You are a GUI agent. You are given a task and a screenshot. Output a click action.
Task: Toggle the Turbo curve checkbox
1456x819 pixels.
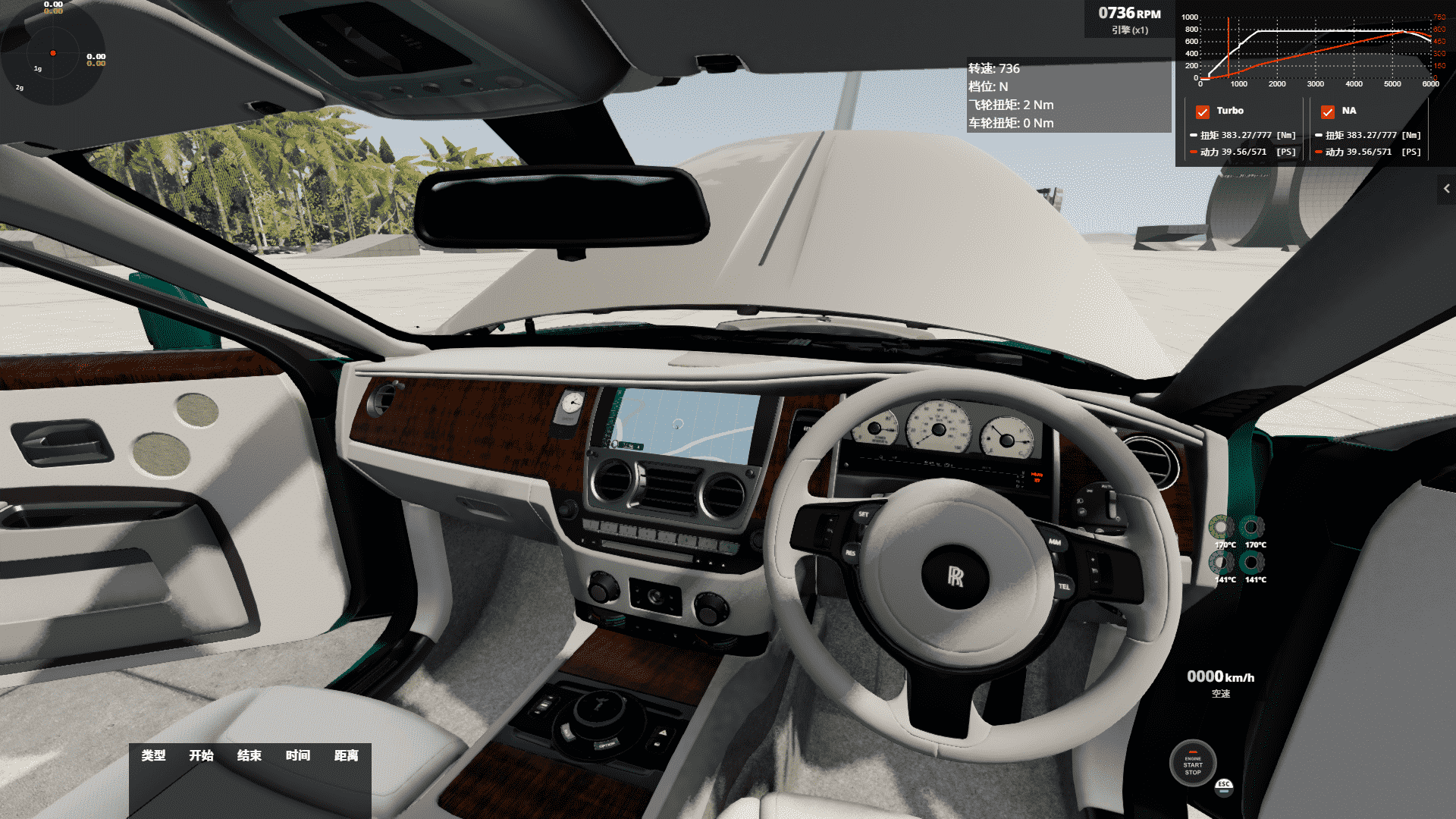pos(1203,111)
